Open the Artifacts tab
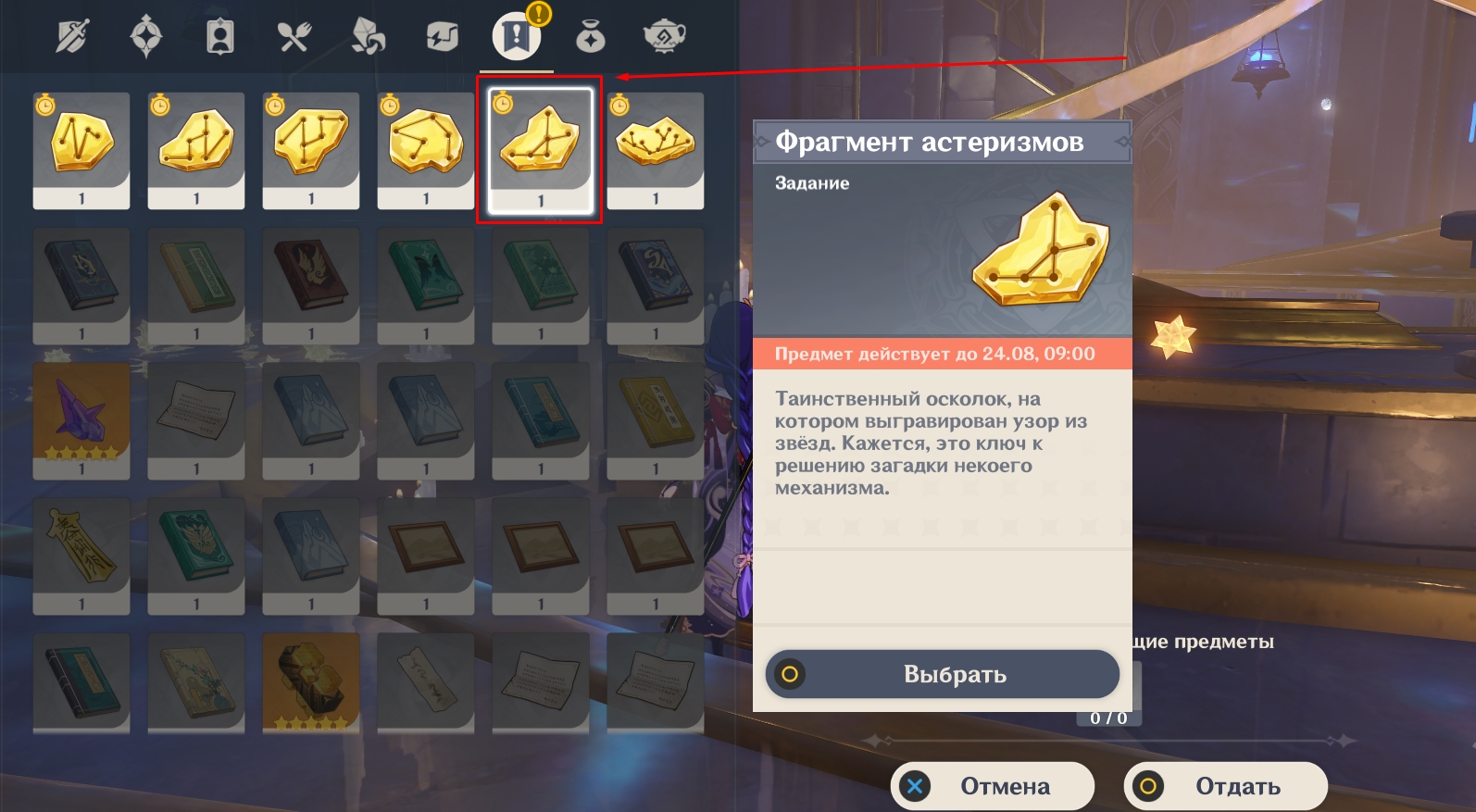Image resolution: width=1476 pixels, height=812 pixels. pos(146,37)
